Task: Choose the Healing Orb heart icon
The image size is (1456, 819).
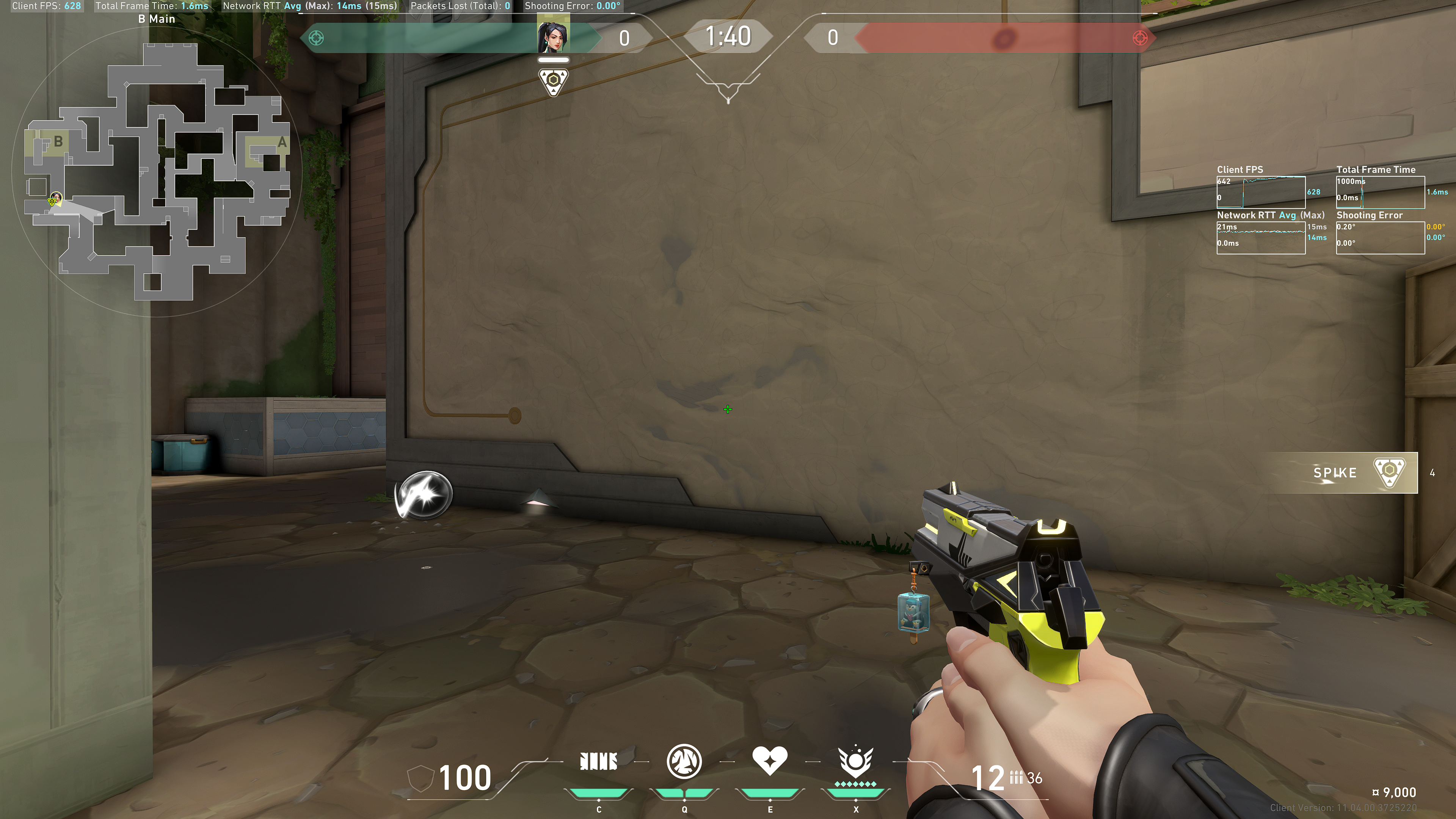Action: pos(769,760)
